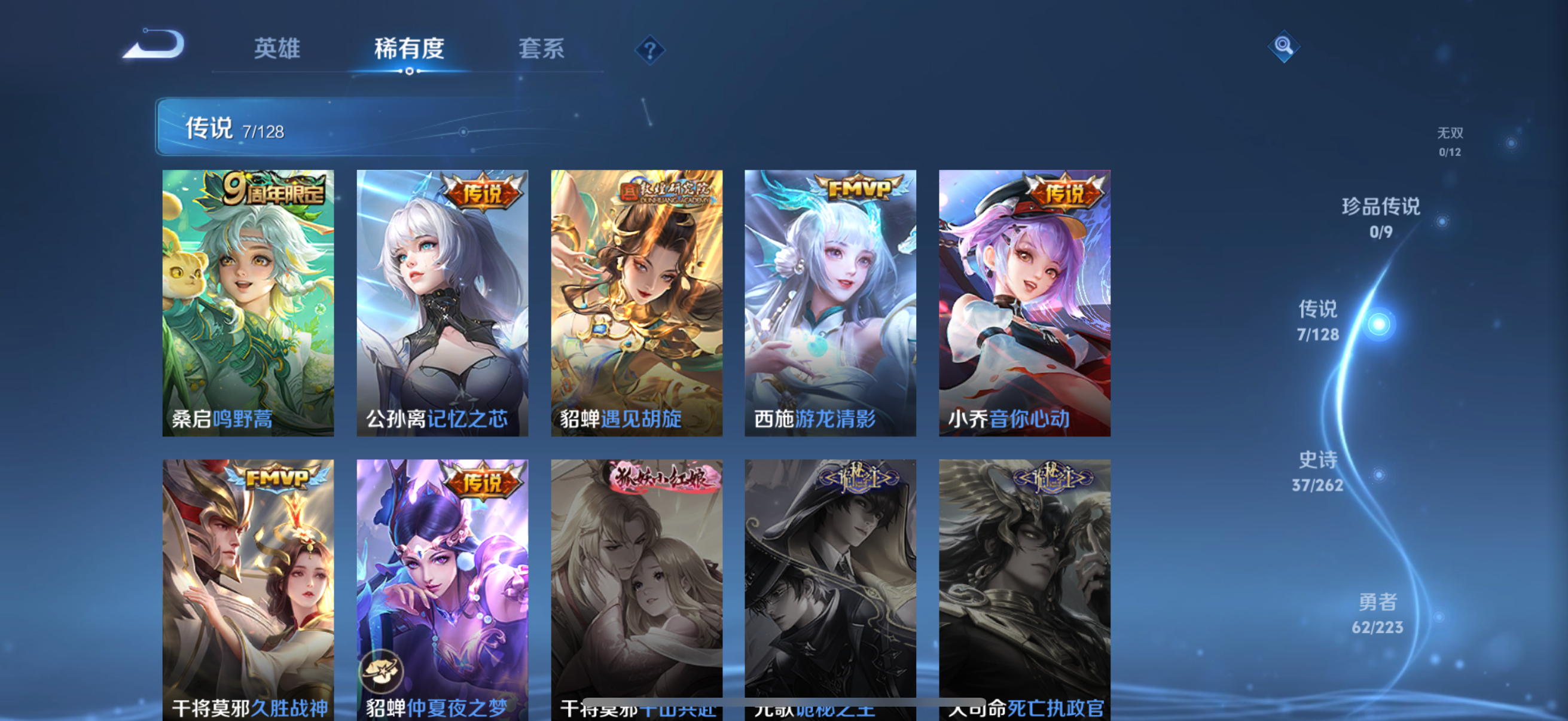Switch to the 英雄 tab

click(x=277, y=50)
